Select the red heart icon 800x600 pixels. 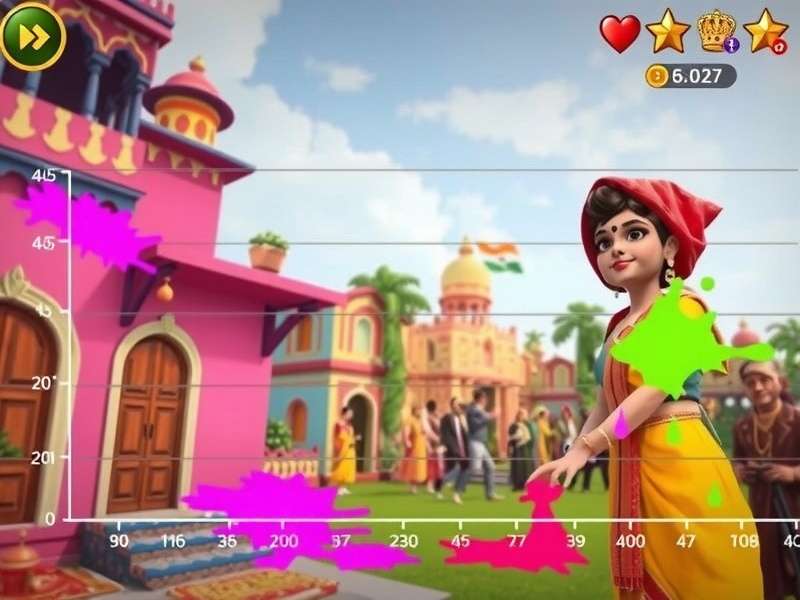pos(620,33)
